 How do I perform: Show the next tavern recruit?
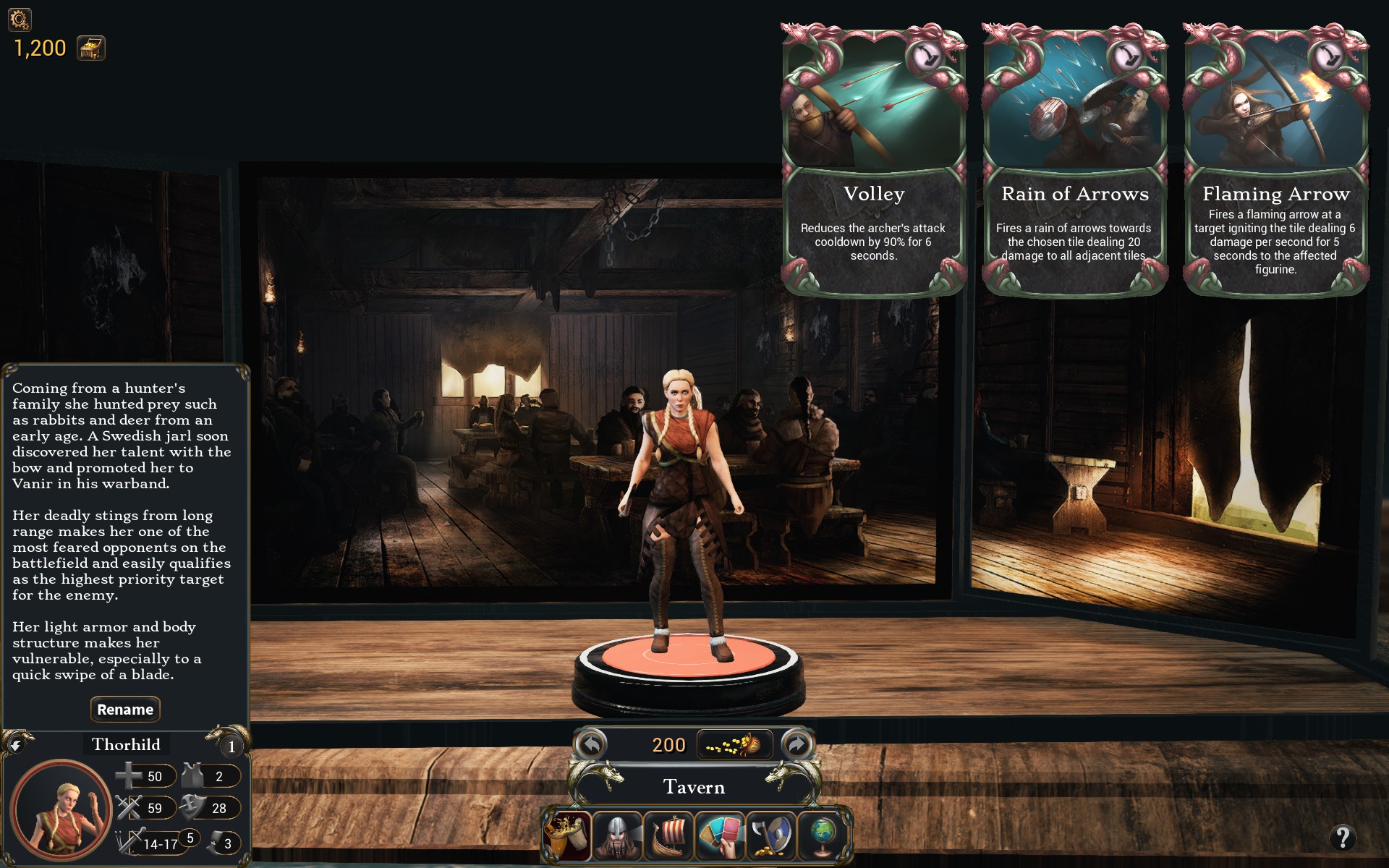797,744
